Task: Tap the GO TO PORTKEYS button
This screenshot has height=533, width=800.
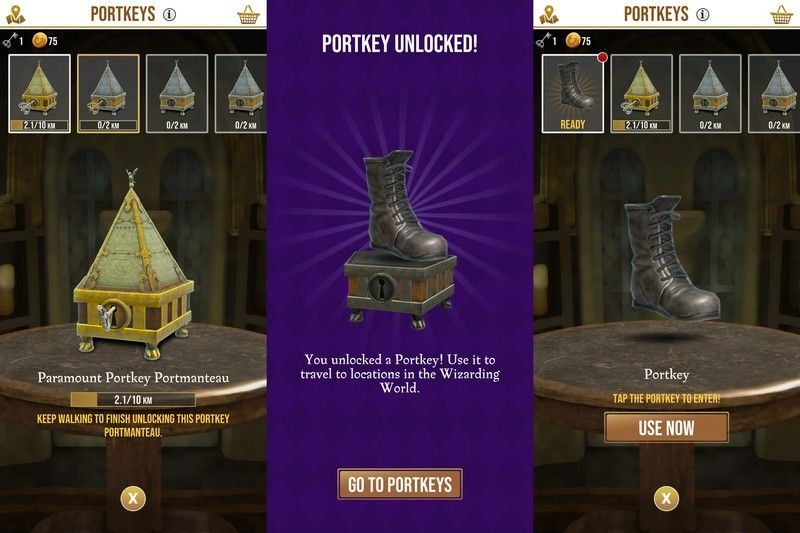Action: pyautogui.click(x=400, y=485)
